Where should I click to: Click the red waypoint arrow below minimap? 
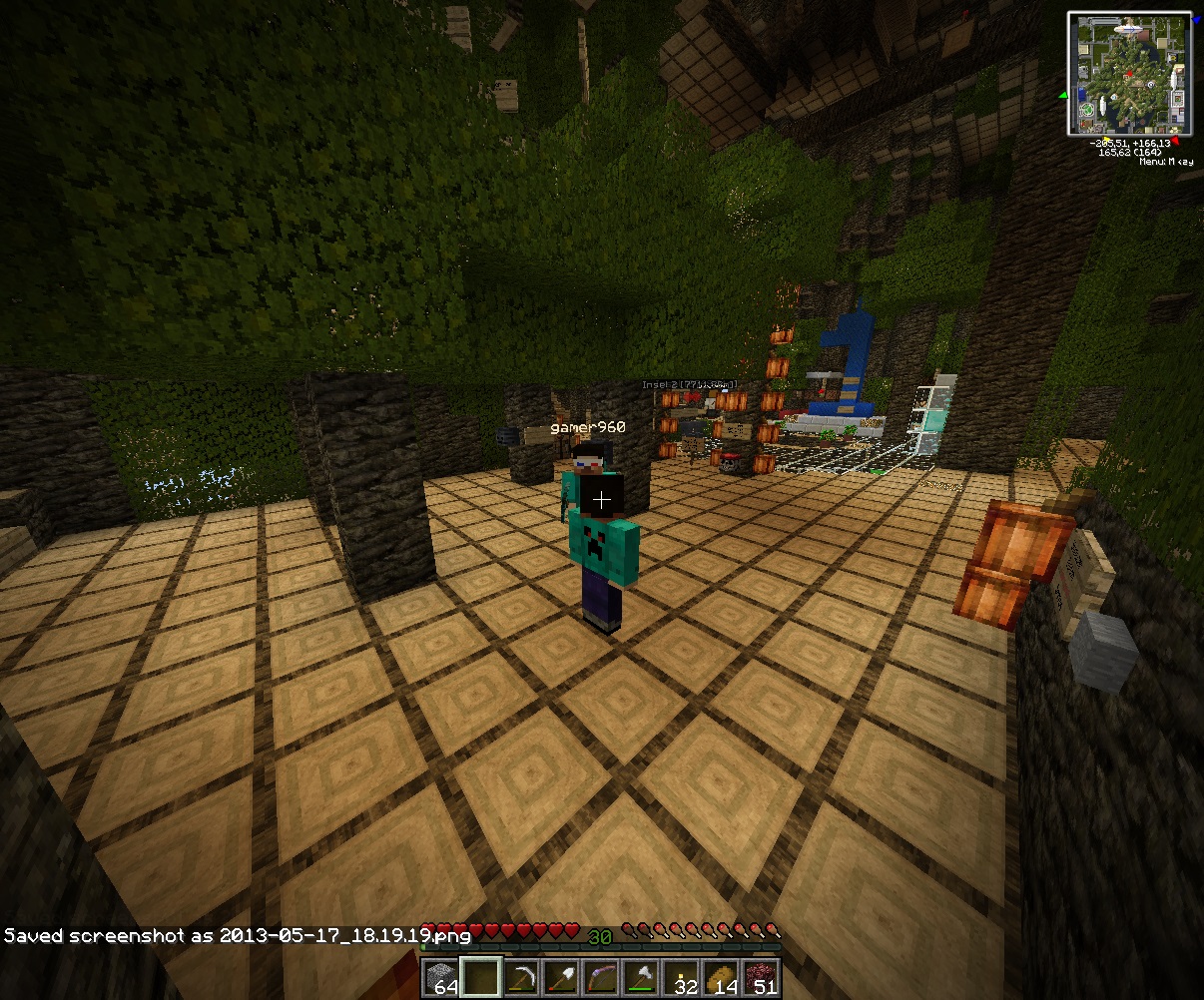[x=1176, y=142]
